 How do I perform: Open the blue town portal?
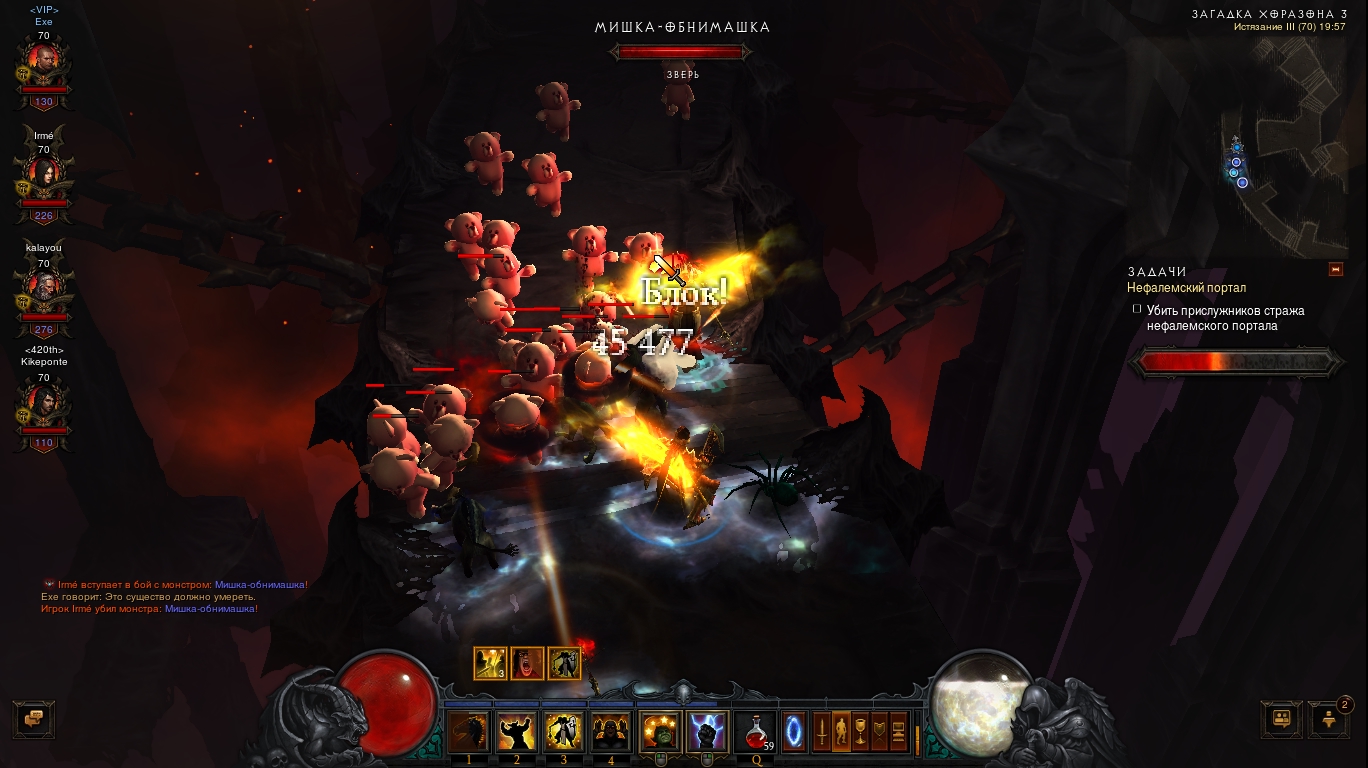[795, 730]
